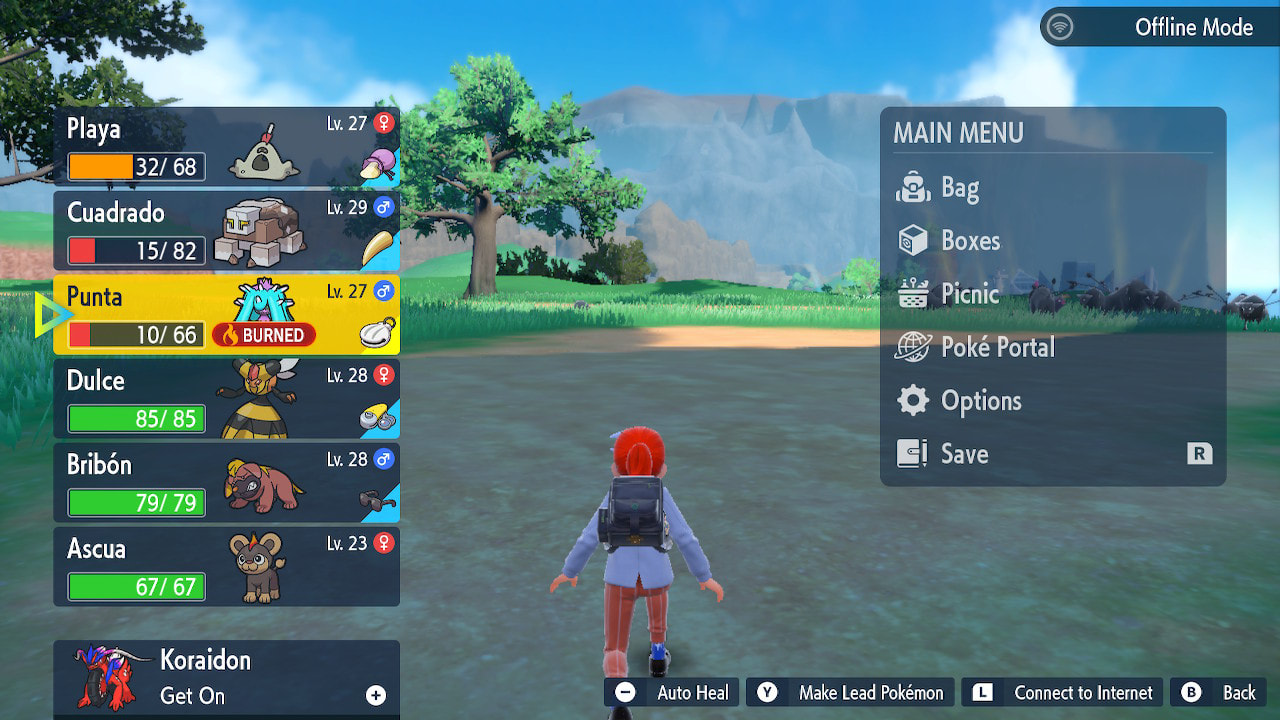
Task: Select Dulce in the party
Action: (226, 399)
